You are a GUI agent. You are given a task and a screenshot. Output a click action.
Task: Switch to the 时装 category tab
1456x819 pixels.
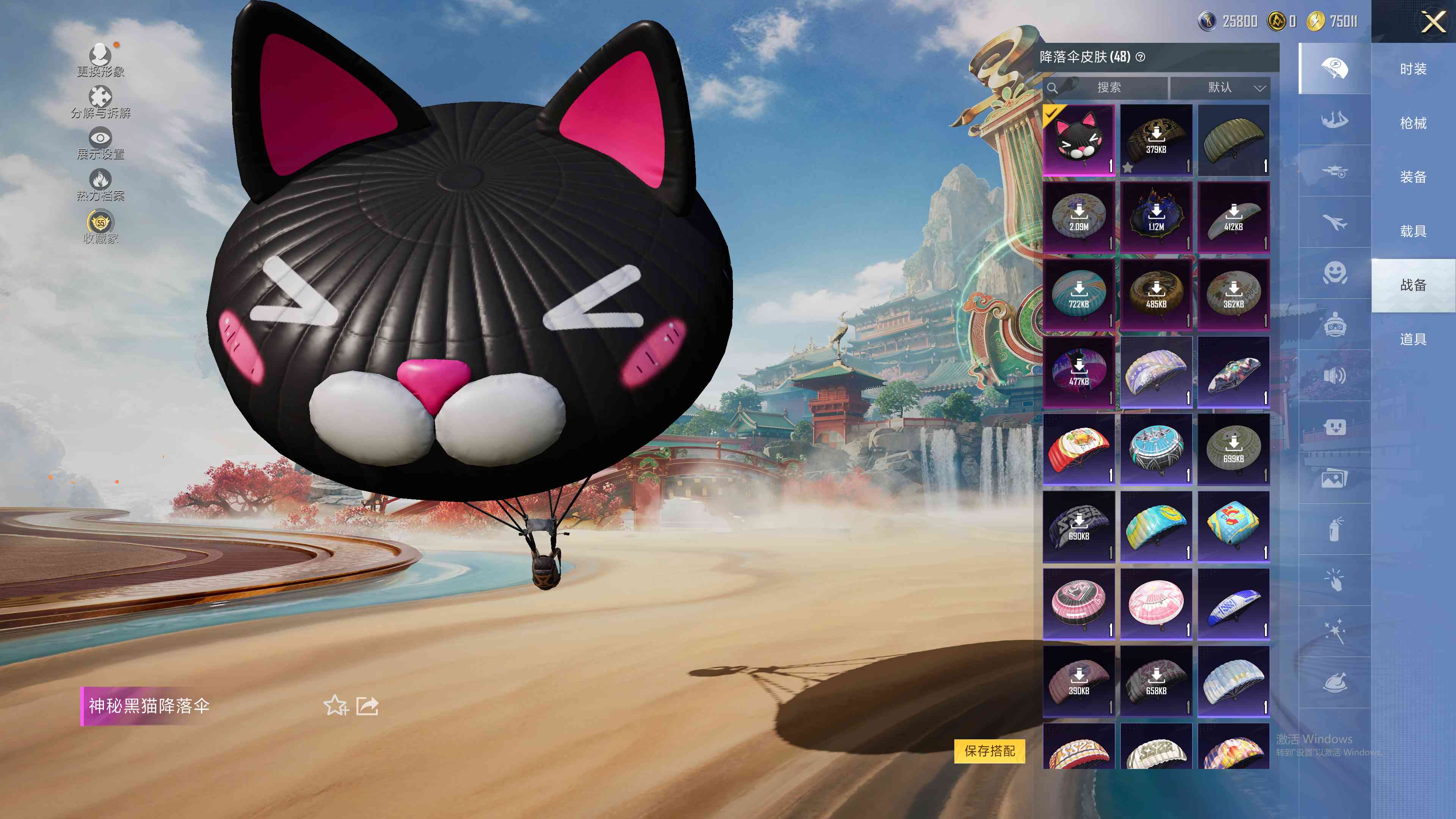[x=1413, y=69]
